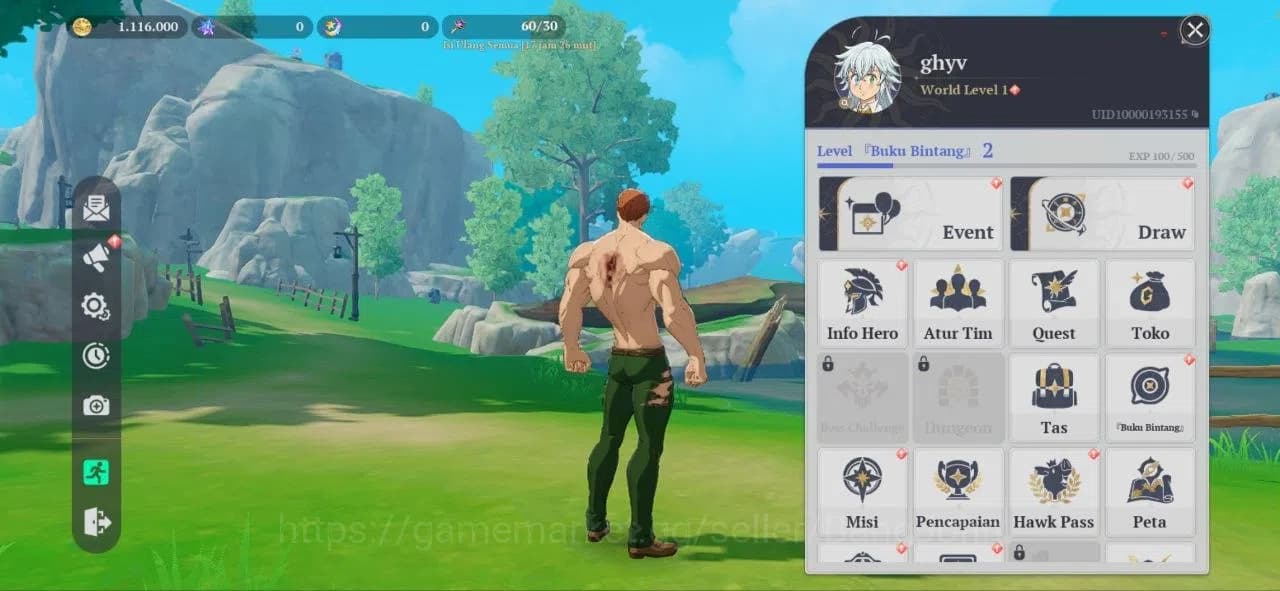Click the clock icon in sidebar
The height and width of the screenshot is (591, 1280).
tap(96, 355)
